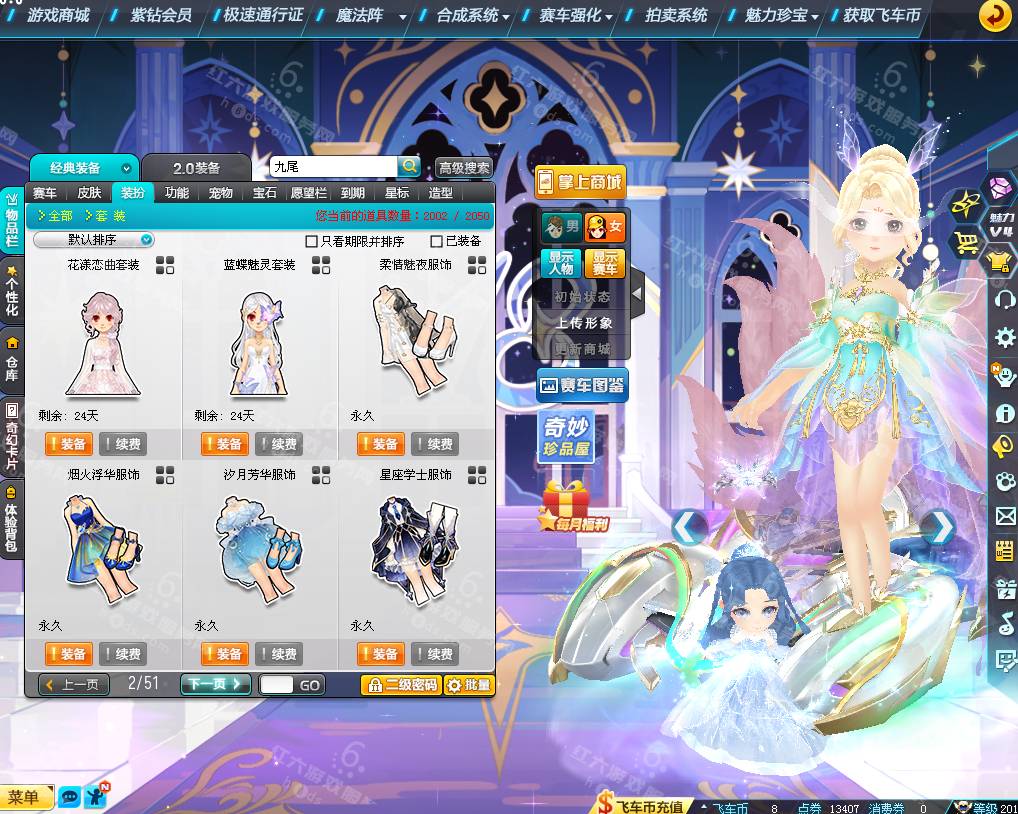Click the yellow return arrow button
Screen dimensions: 1018x814
[x=995, y=15]
